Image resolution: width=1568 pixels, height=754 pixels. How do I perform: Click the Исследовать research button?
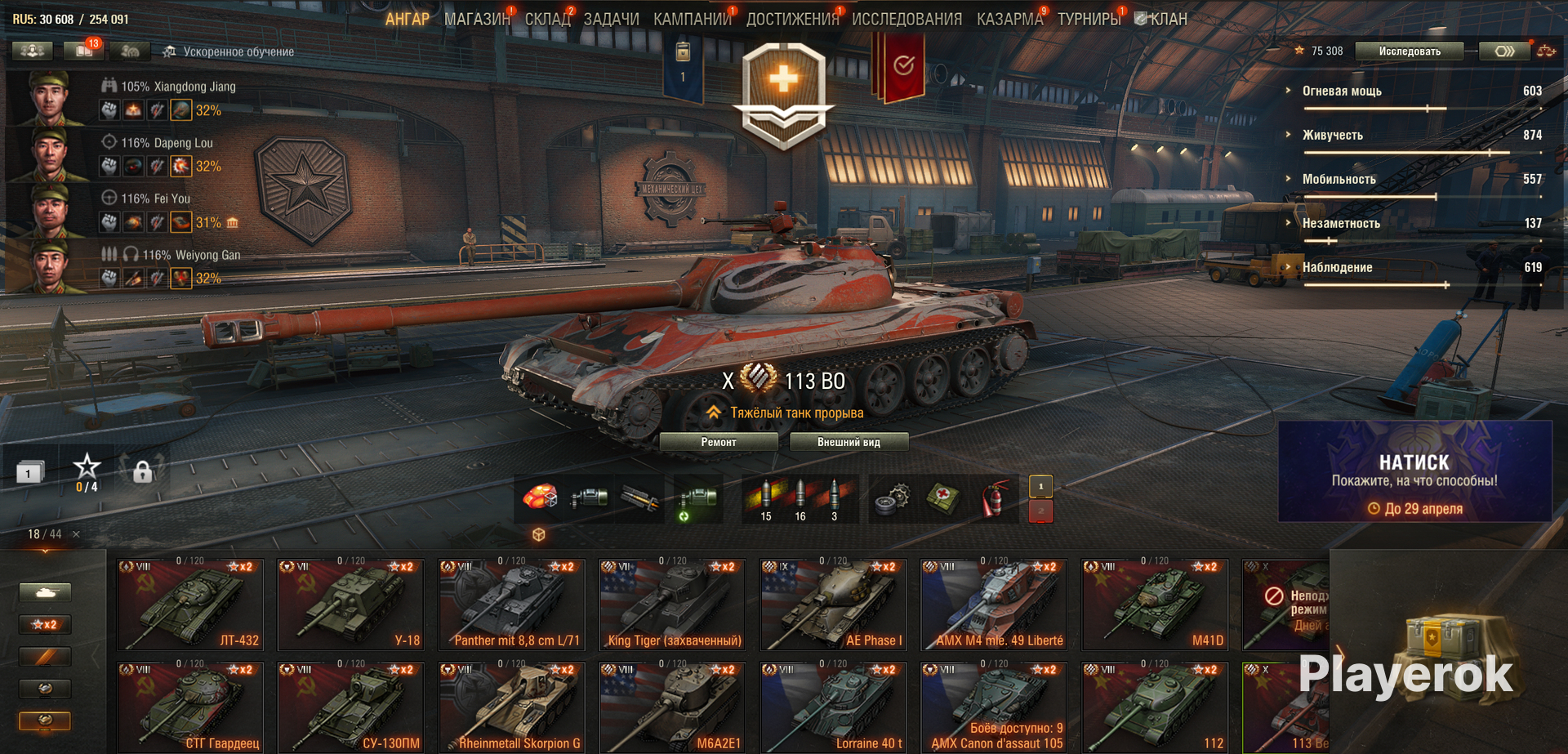[1410, 51]
